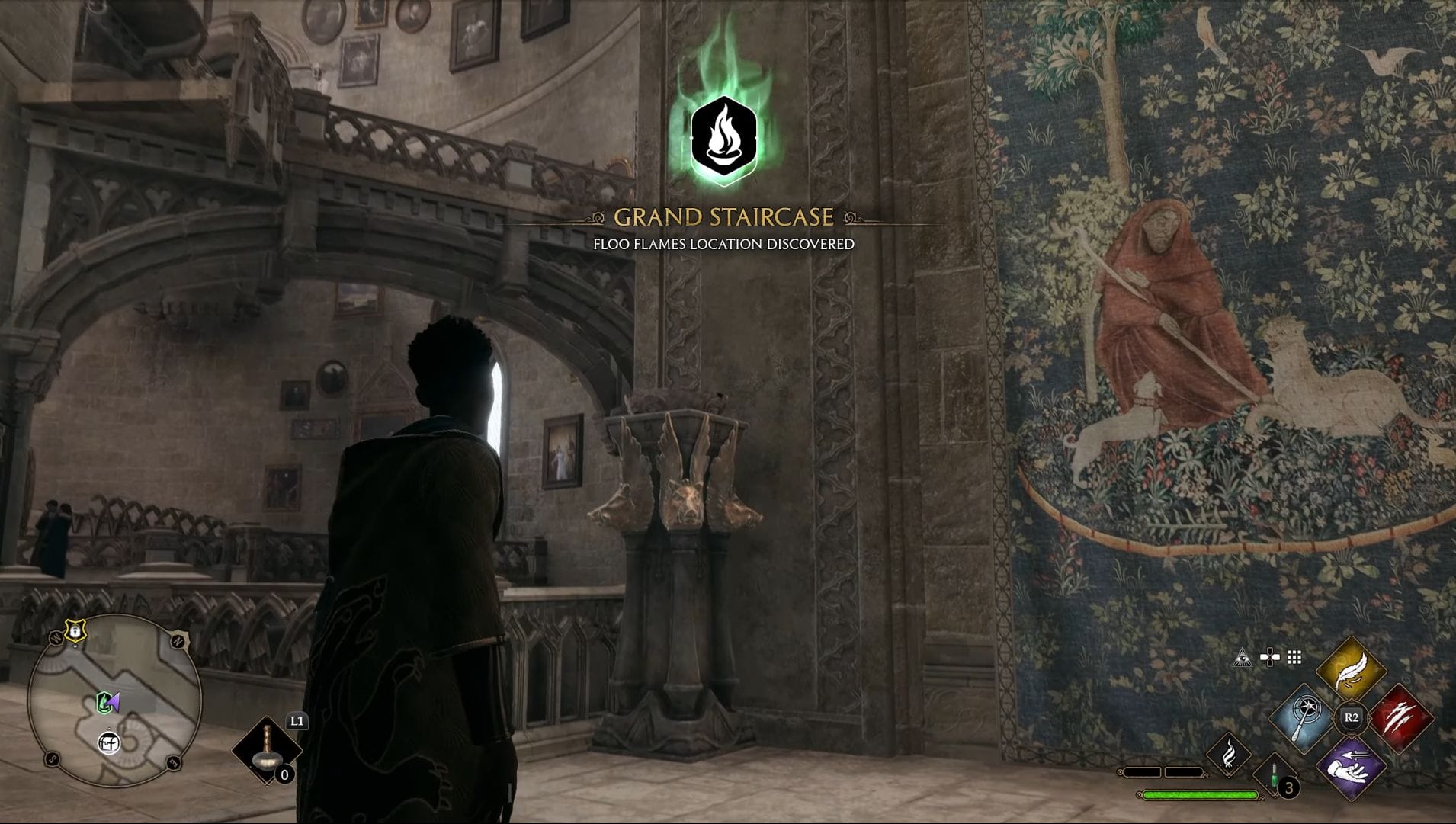Screen dimensions: 1456x824
Task: Use the potion tool slot showing 0
Action: (267, 751)
